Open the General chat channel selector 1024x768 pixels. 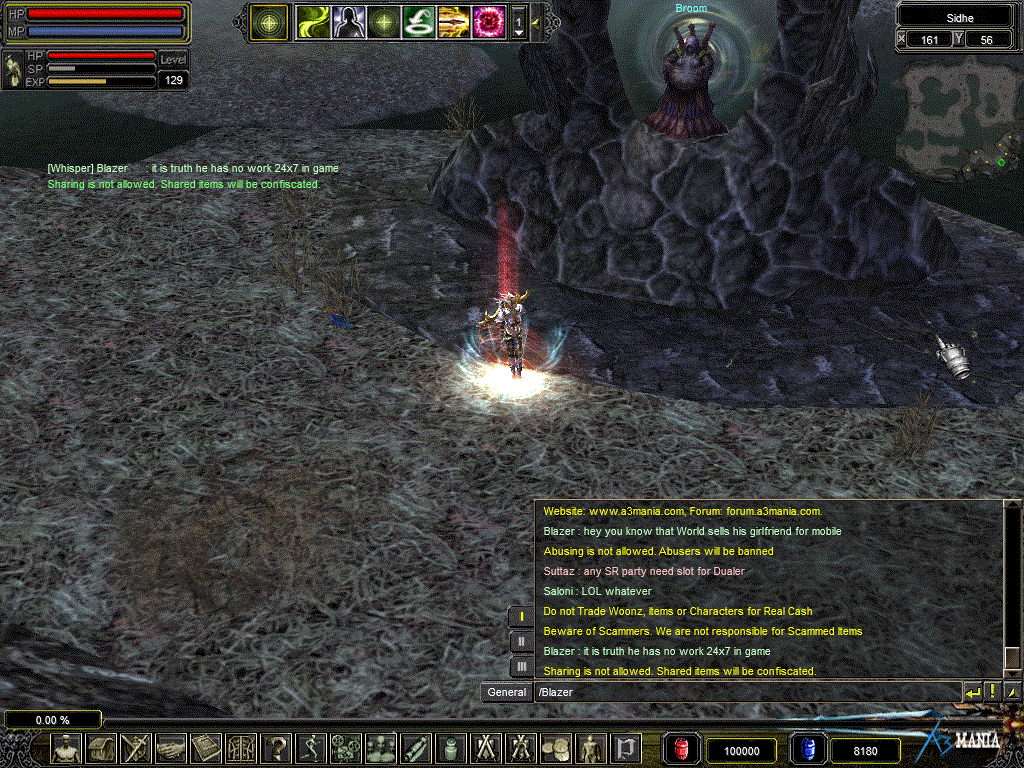click(506, 691)
